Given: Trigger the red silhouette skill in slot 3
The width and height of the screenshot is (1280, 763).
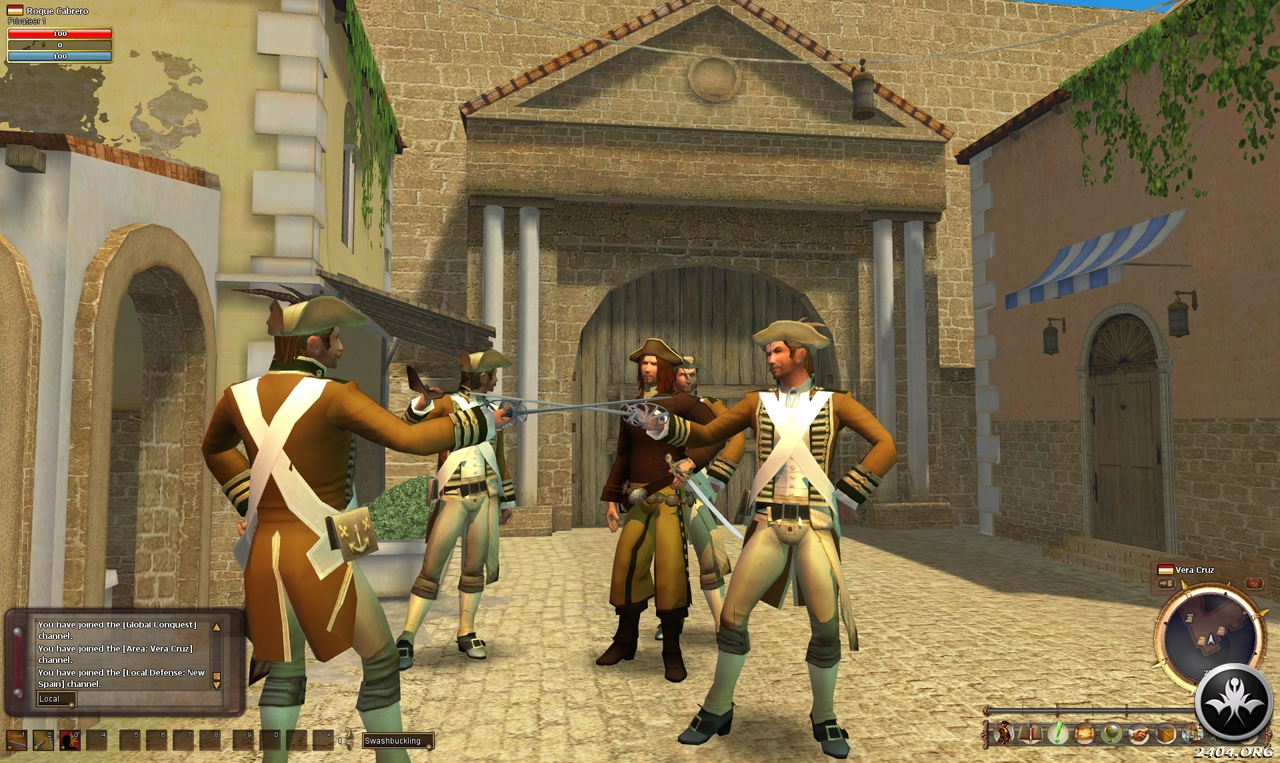Looking at the screenshot, I should (x=69, y=740).
